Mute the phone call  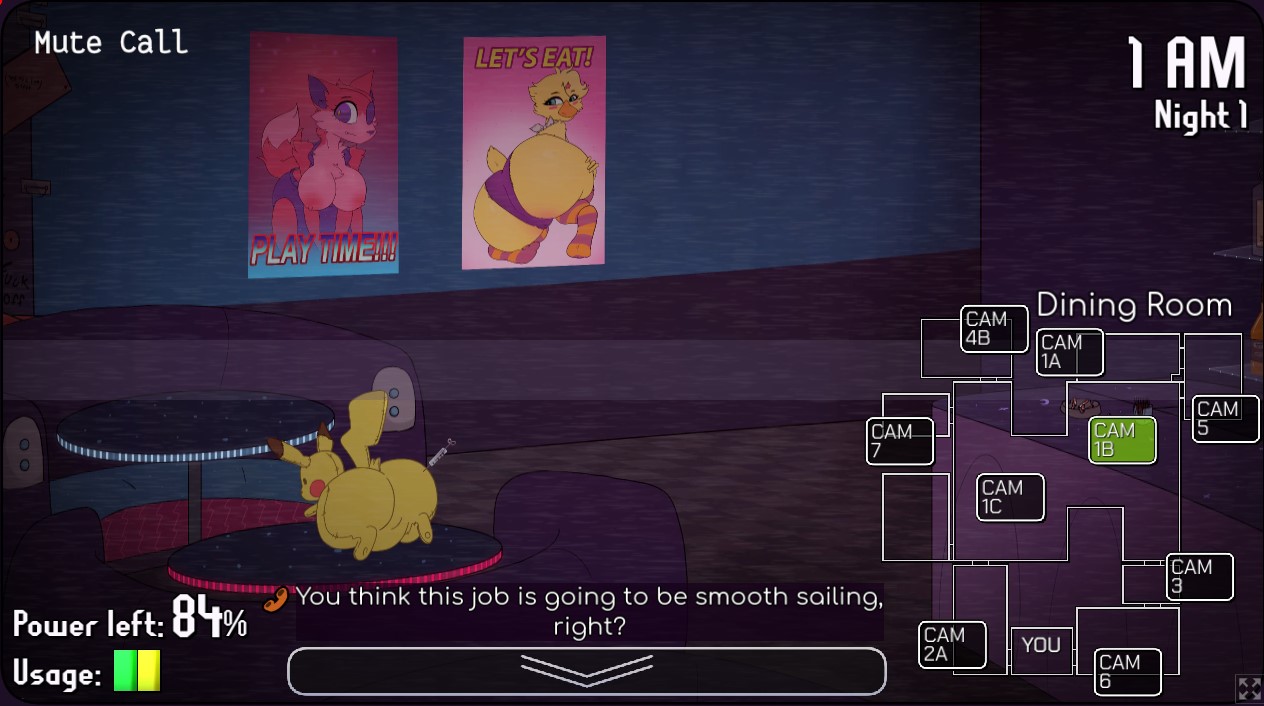pos(111,42)
